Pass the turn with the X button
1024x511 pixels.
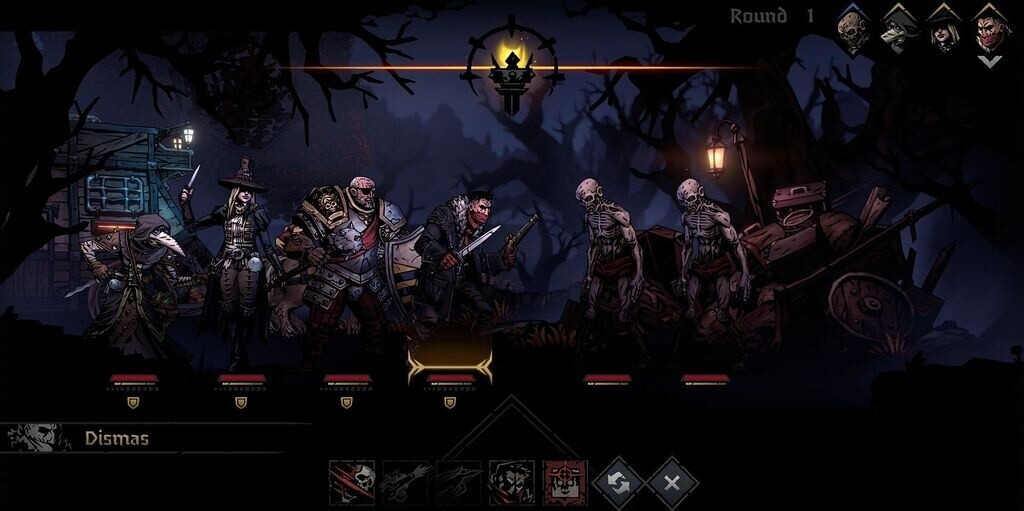coord(672,483)
